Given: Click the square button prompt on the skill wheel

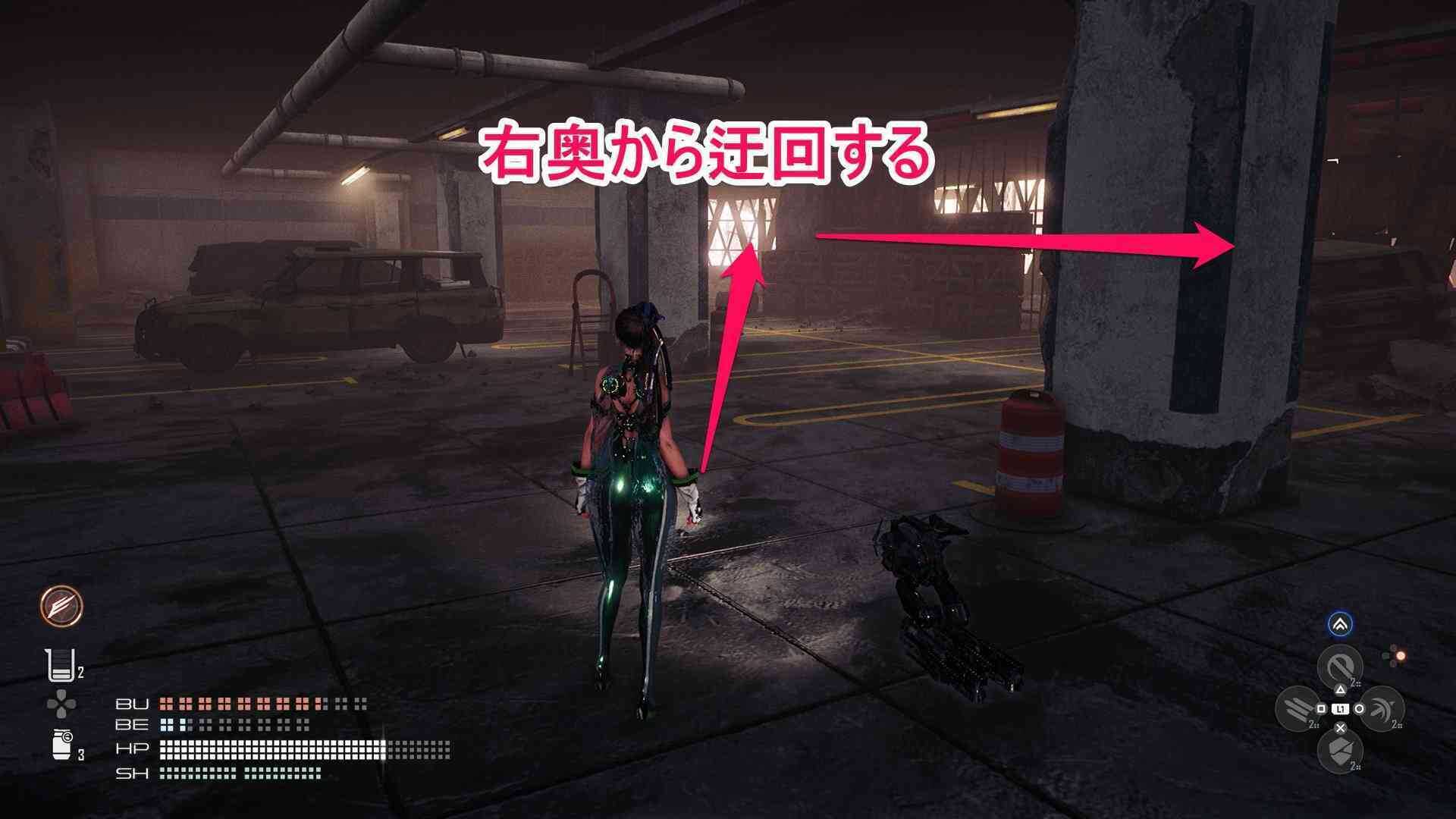Looking at the screenshot, I should pyautogui.click(x=1321, y=708).
